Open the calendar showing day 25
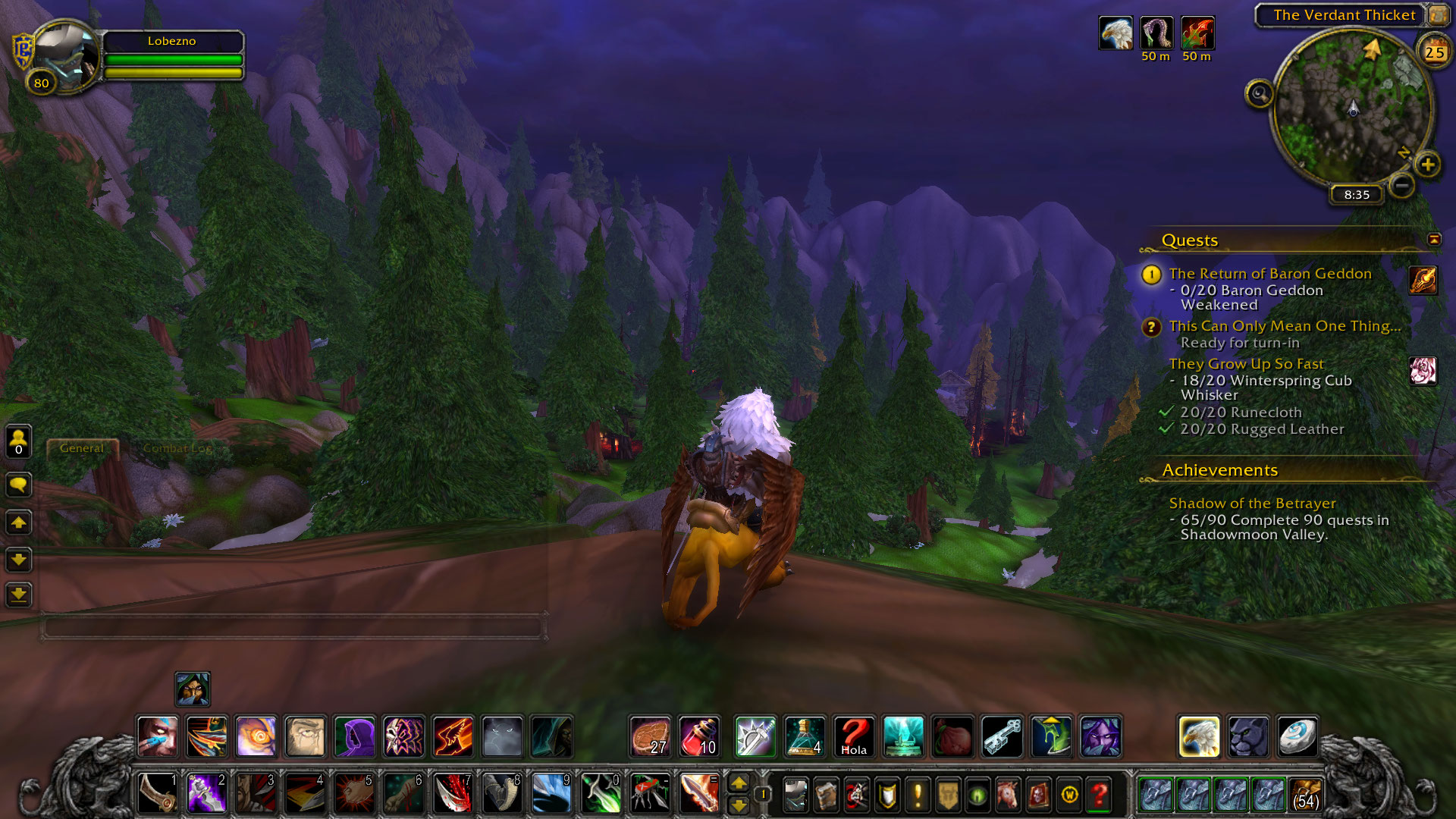Image resolution: width=1456 pixels, height=819 pixels. tap(1434, 52)
